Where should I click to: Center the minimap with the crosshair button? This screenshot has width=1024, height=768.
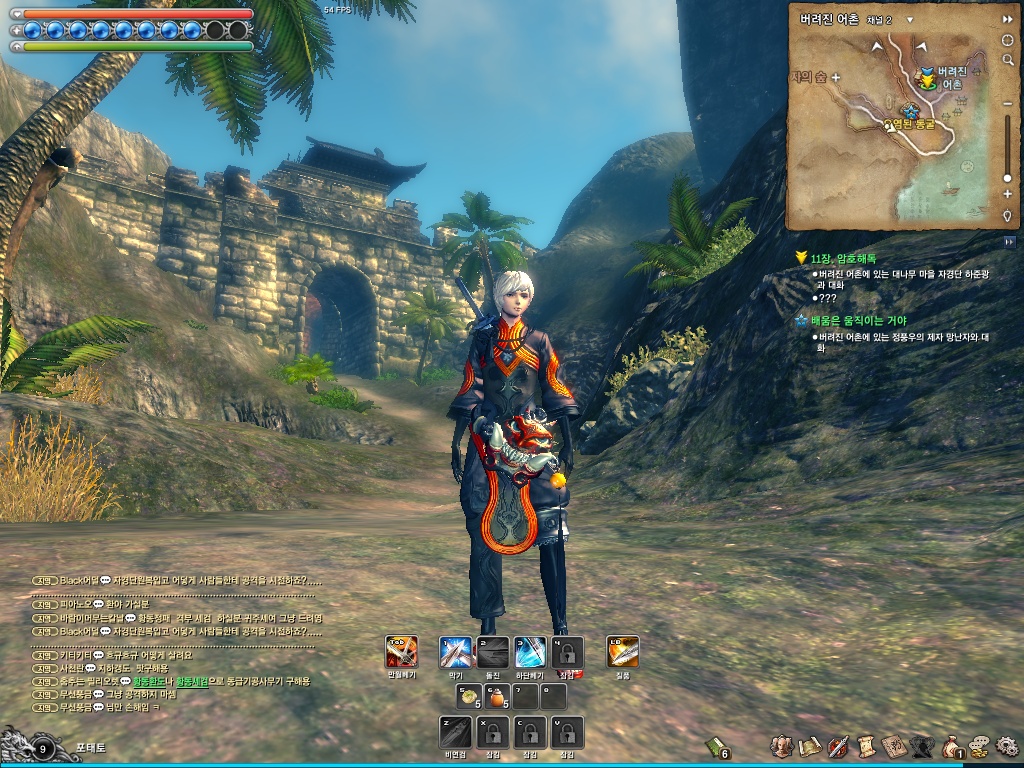[1007, 40]
